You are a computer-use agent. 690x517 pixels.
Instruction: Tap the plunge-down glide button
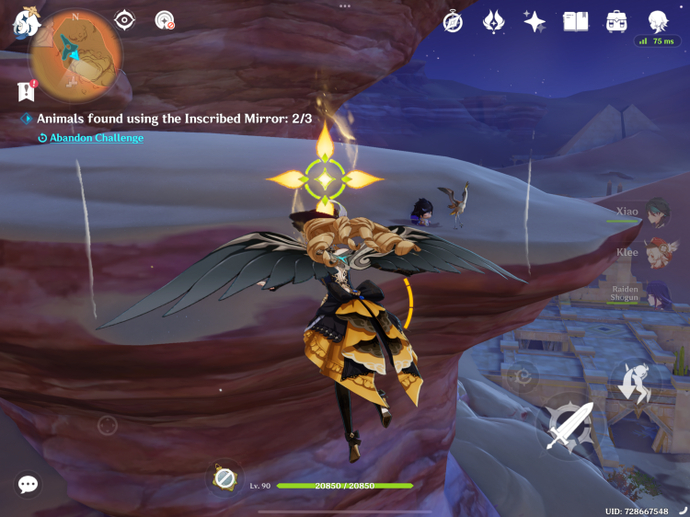click(633, 384)
